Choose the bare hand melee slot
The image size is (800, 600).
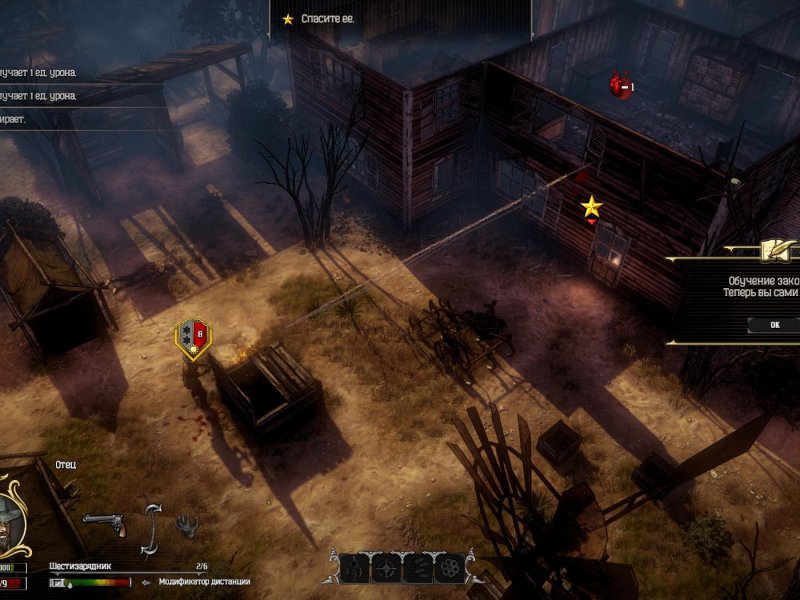click(187, 524)
